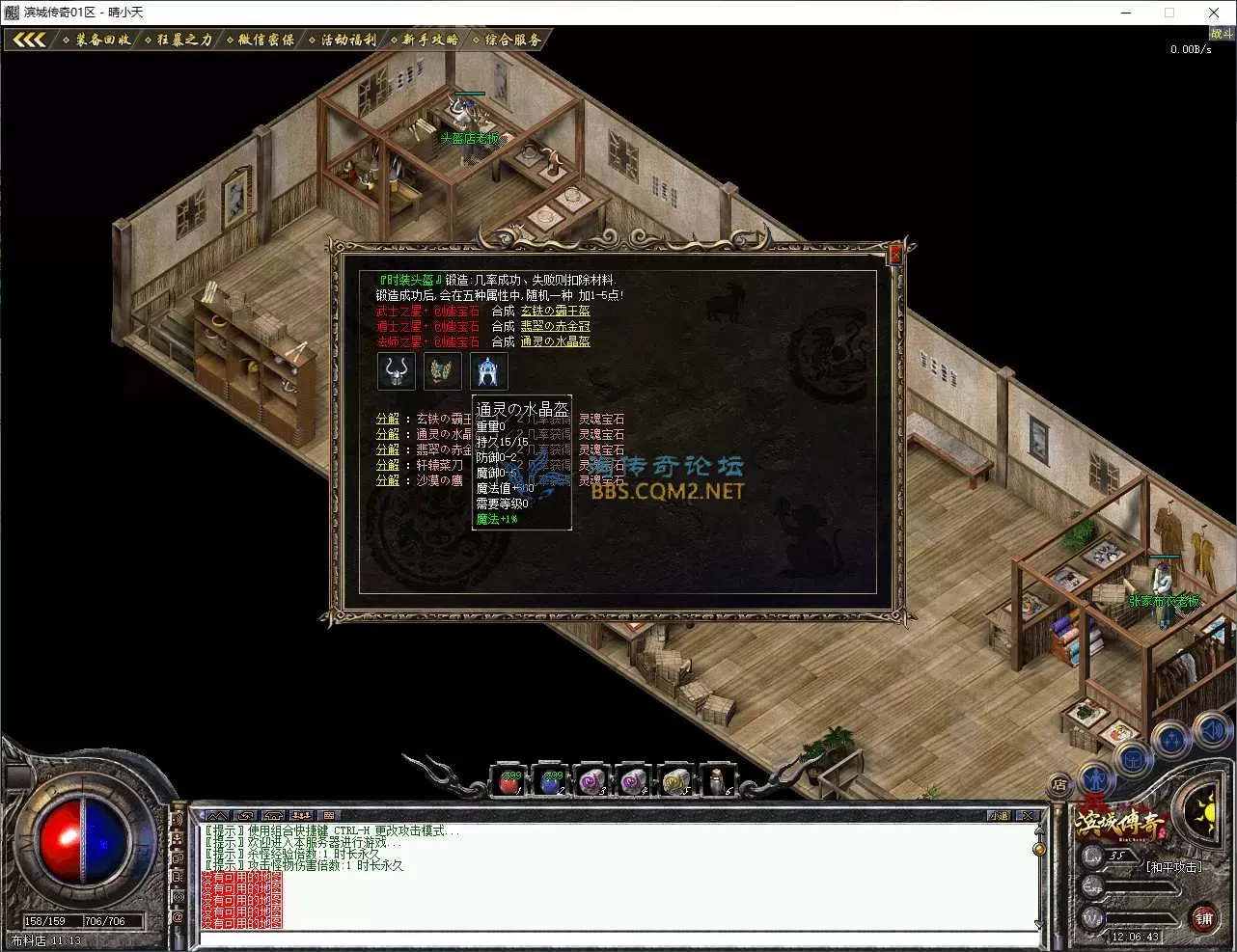Select the blue crystal helmet icon
Image resolution: width=1237 pixels, height=952 pixels.
(x=488, y=370)
